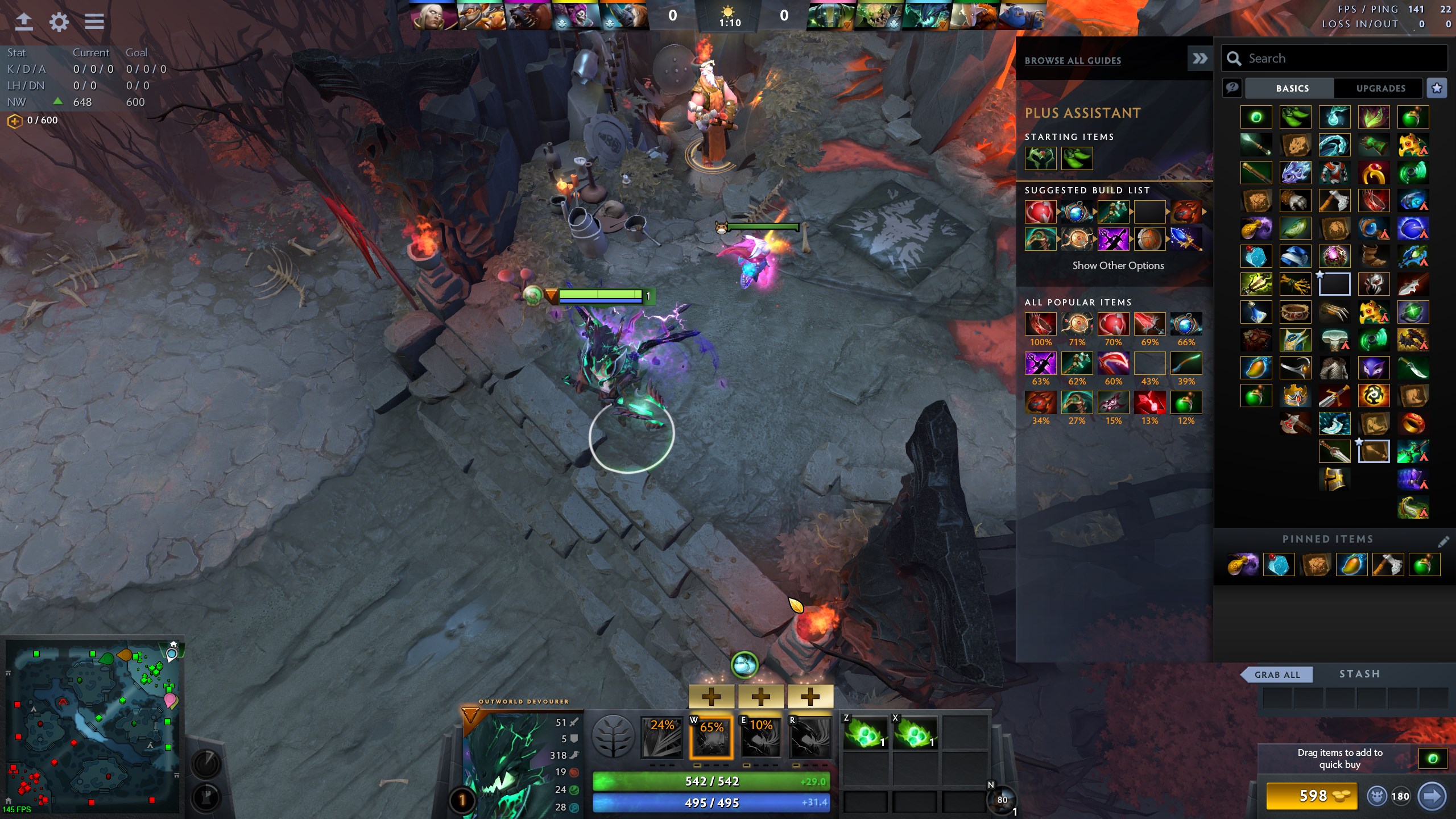Use the Tango in slot X
Screen dimensions: 1456x819
[x=915, y=733]
